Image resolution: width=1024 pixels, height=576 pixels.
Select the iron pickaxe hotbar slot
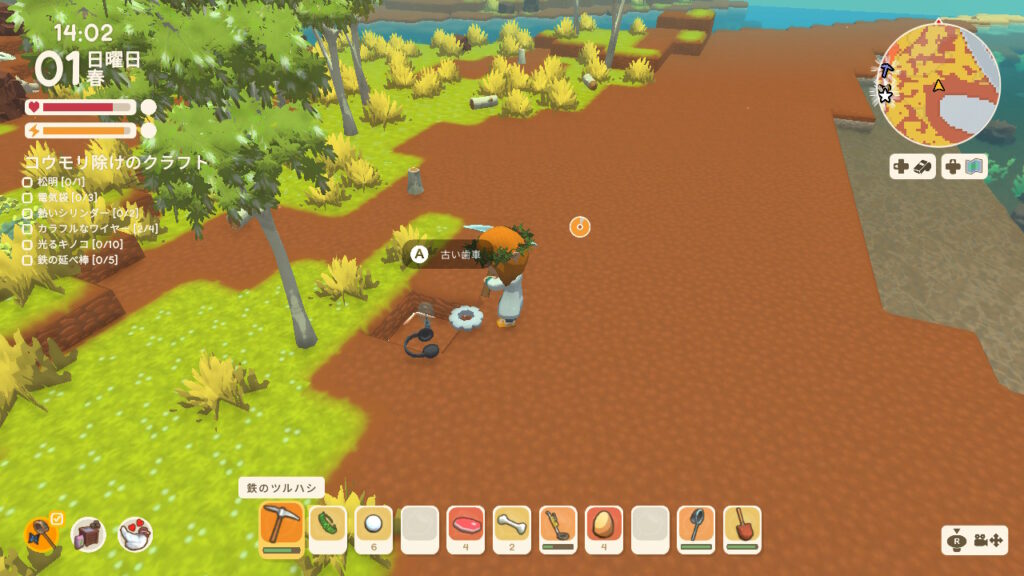point(281,526)
